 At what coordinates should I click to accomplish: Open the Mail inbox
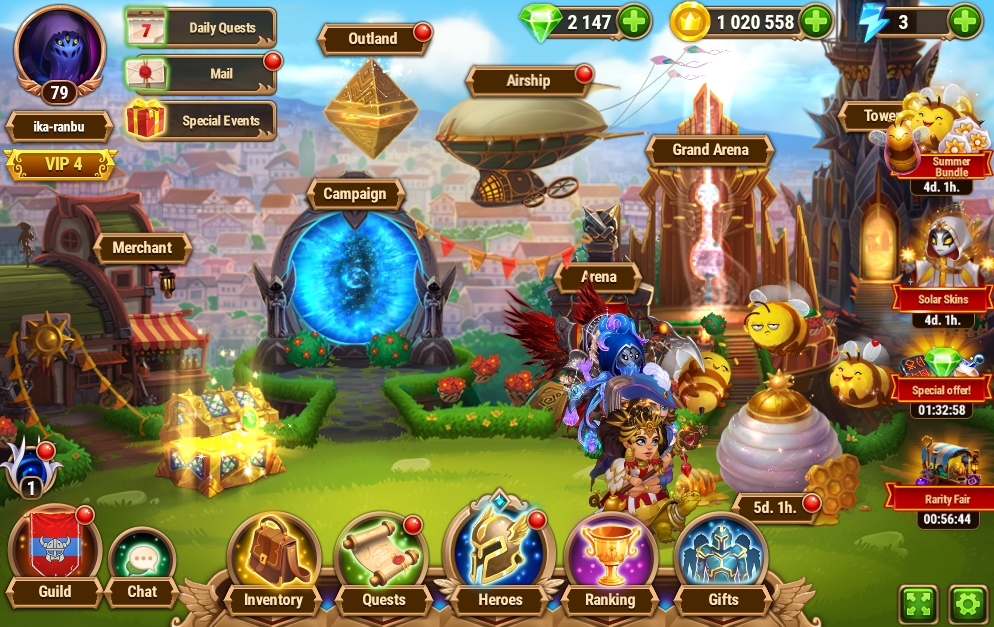tap(201, 73)
